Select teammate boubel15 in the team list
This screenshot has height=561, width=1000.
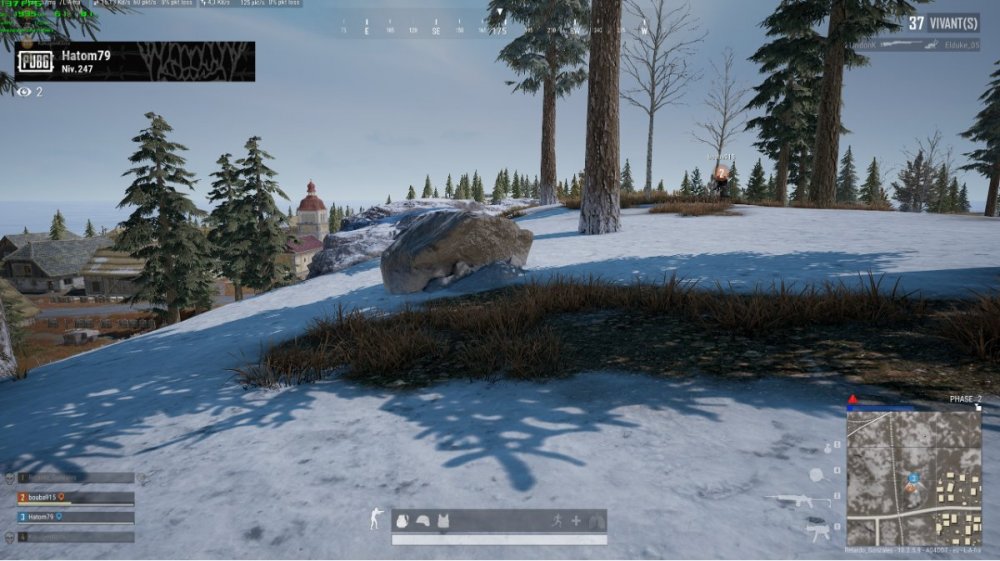pos(76,497)
